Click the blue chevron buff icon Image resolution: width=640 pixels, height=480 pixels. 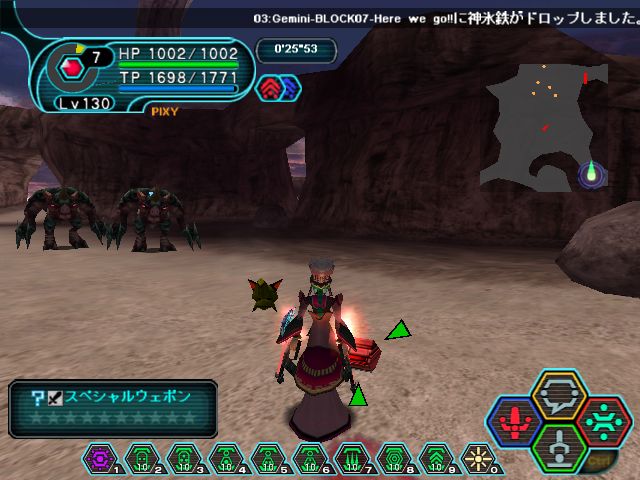coord(289,88)
